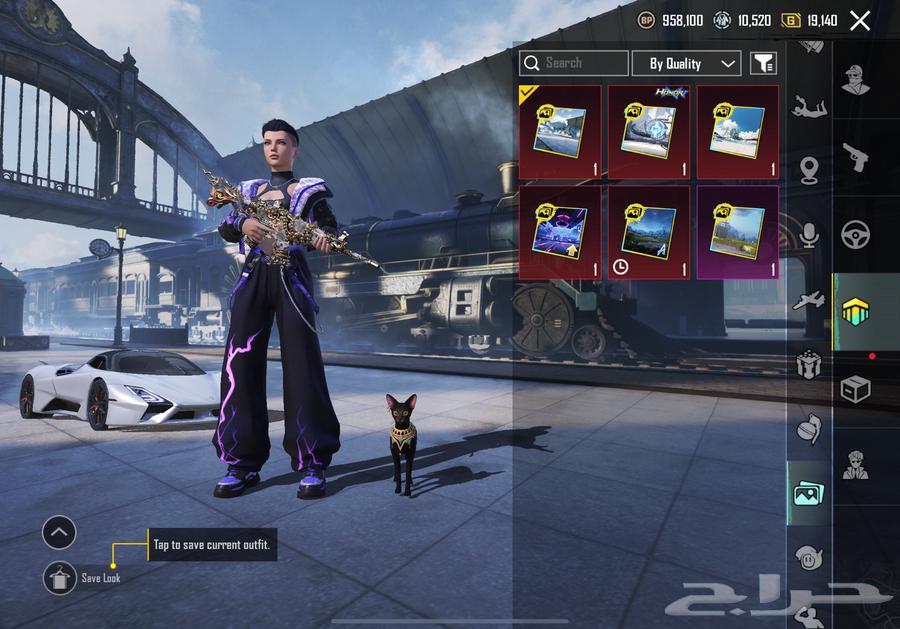The image size is (900, 629).
Task: Open the steering wheel vehicle skins tab
Action: click(x=855, y=235)
